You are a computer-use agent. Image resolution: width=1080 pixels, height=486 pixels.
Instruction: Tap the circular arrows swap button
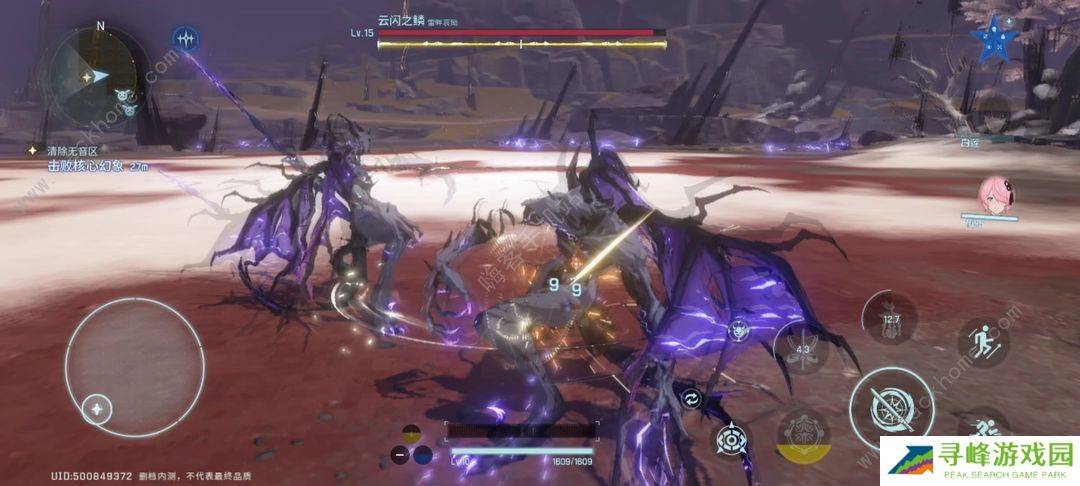[x=691, y=398]
